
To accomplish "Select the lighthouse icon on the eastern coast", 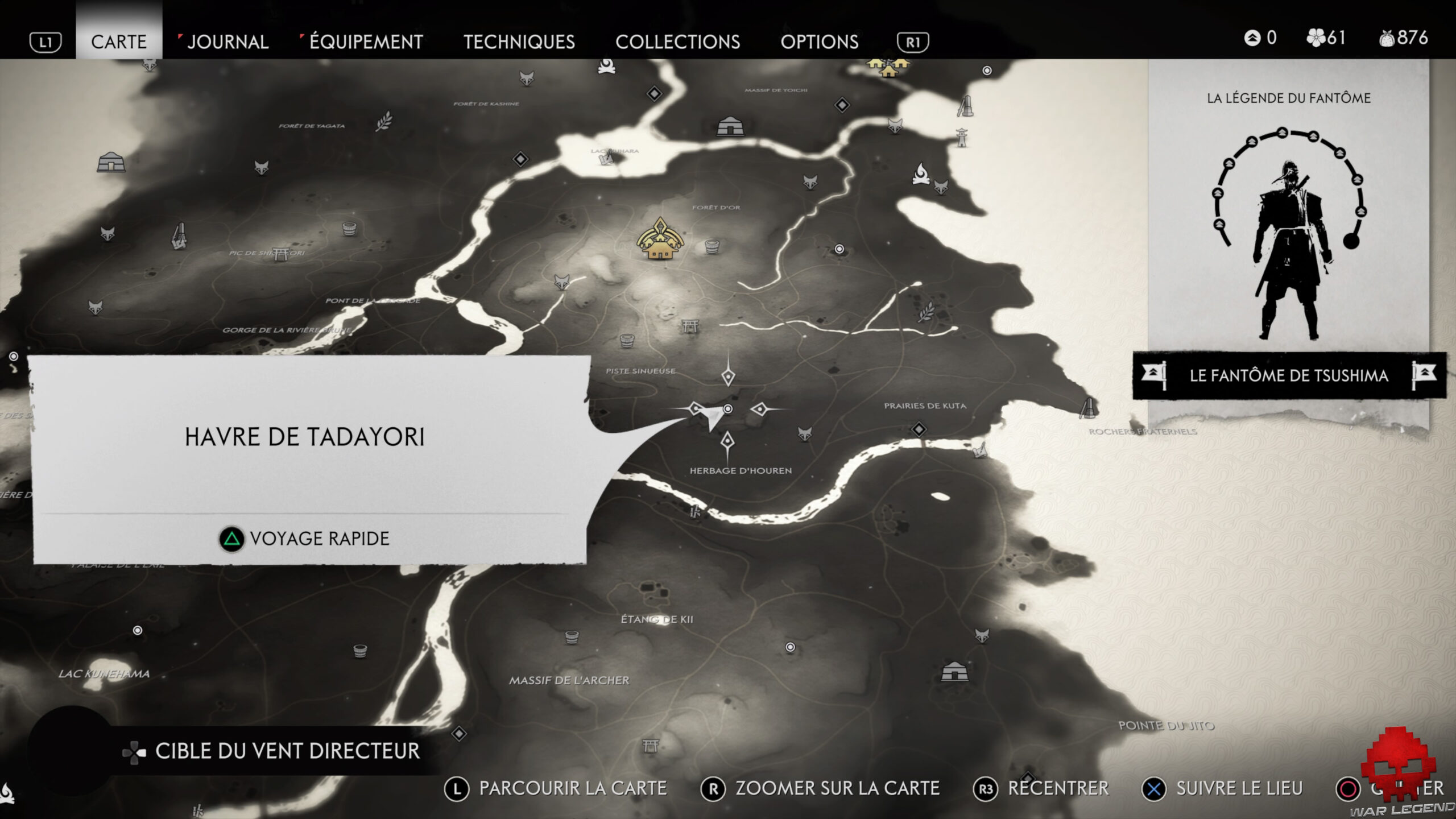I will click(x=962, y=138).
